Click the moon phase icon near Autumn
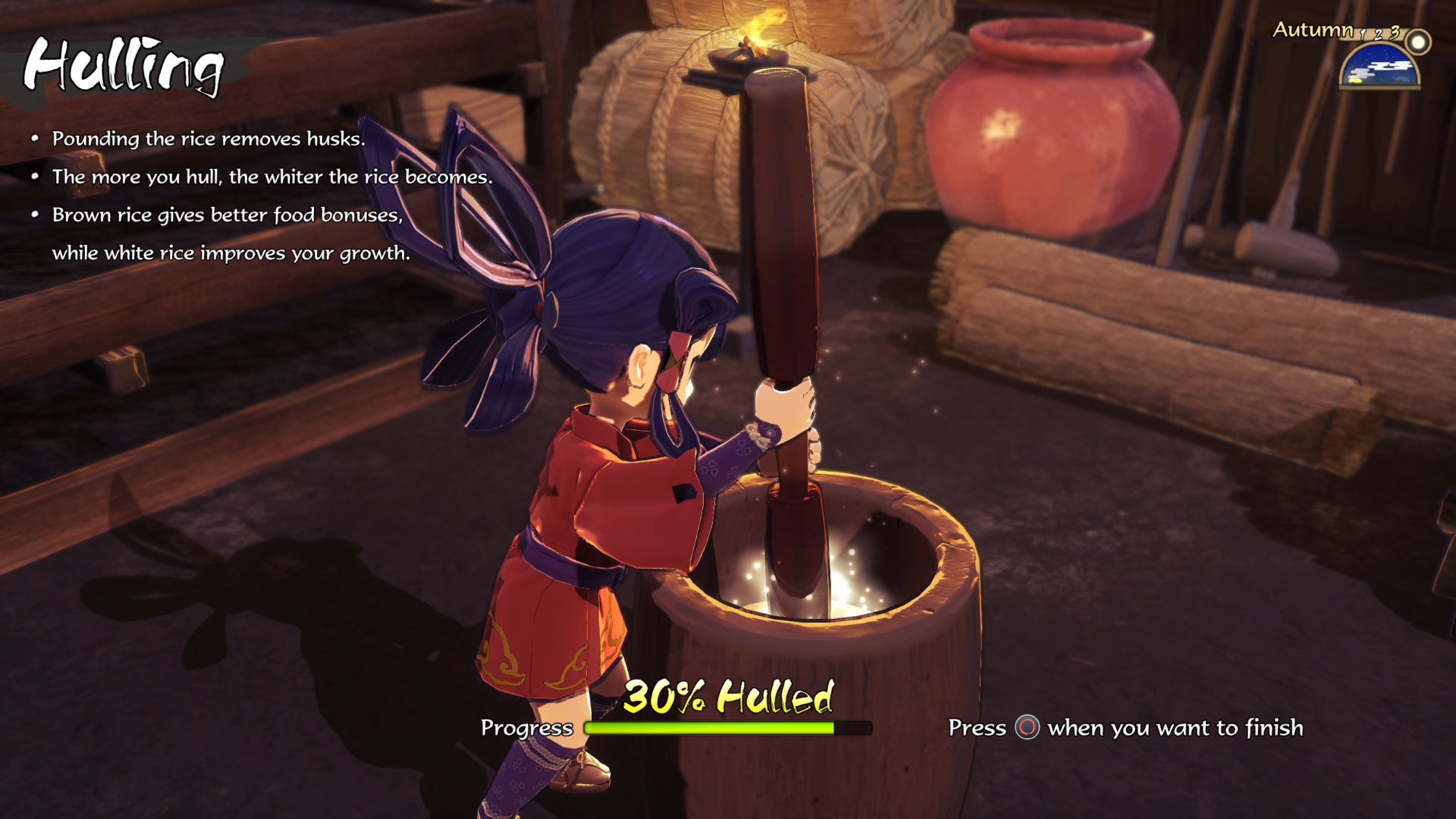The width and height of the screenshot is (1456, 819). tap(1418, 42)
